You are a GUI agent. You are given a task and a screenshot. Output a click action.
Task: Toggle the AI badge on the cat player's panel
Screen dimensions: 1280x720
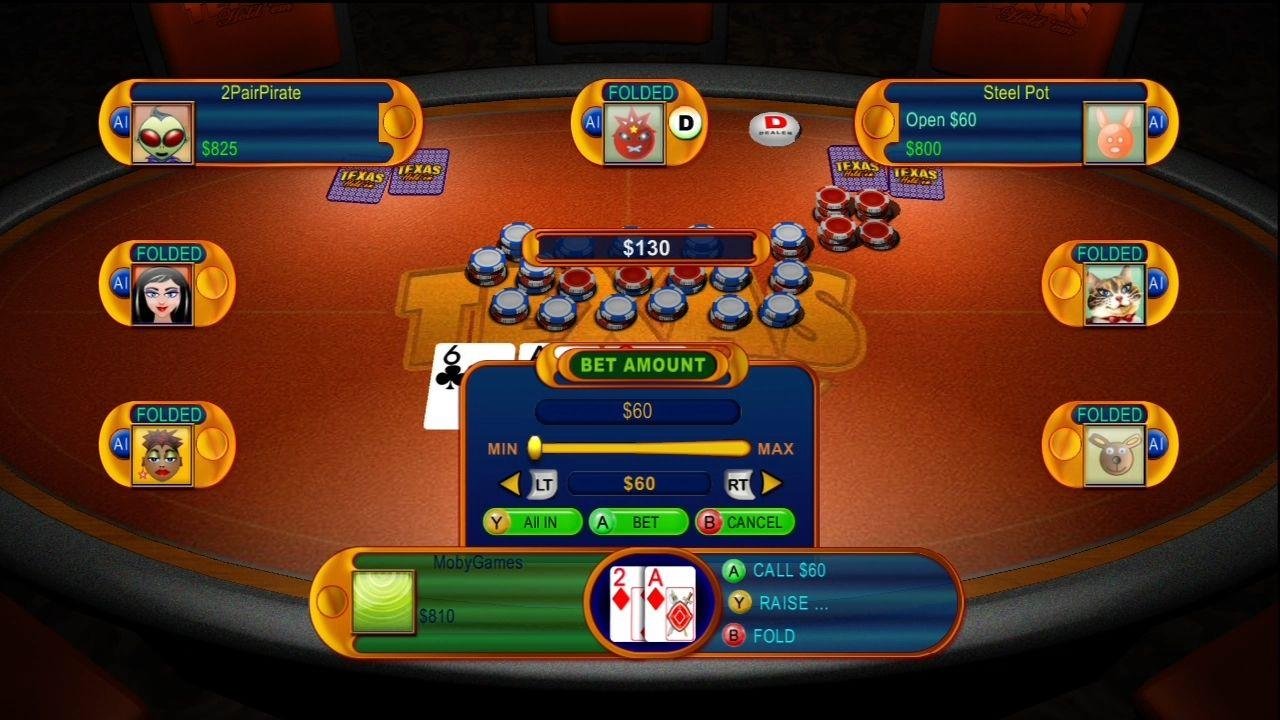click(x=1159, y=284)
